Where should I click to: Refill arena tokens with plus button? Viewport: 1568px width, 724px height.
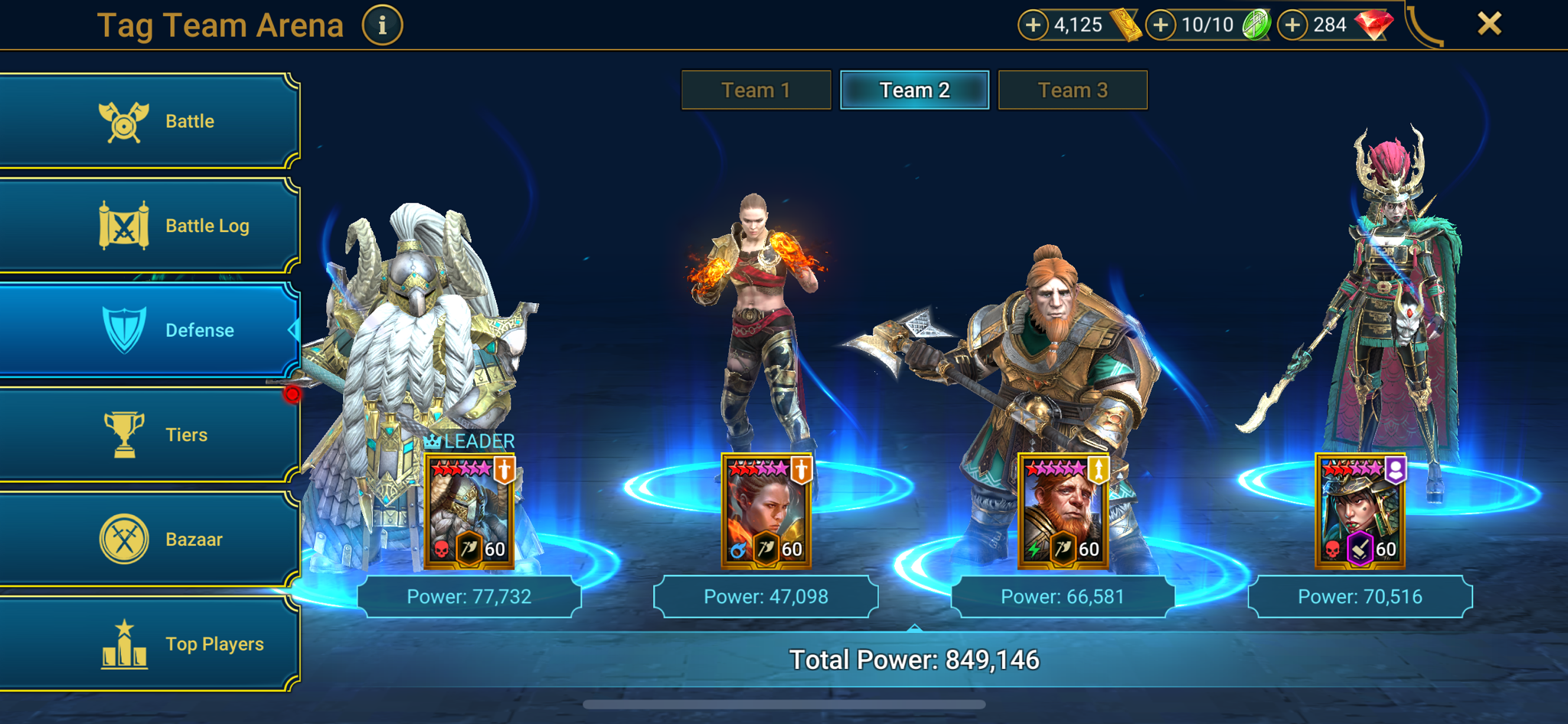click(1161, 24)
